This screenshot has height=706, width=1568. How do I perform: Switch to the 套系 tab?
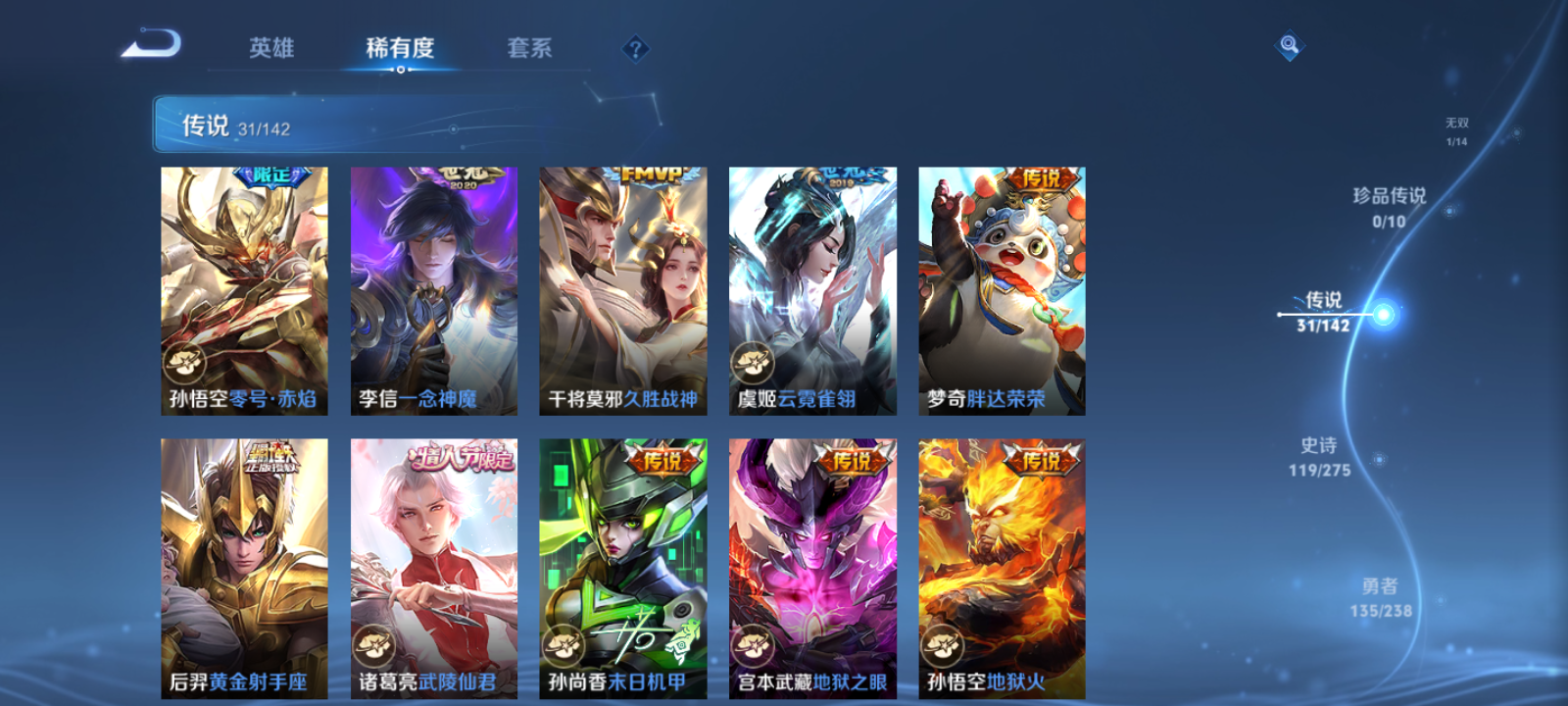(x=526, y=47)
